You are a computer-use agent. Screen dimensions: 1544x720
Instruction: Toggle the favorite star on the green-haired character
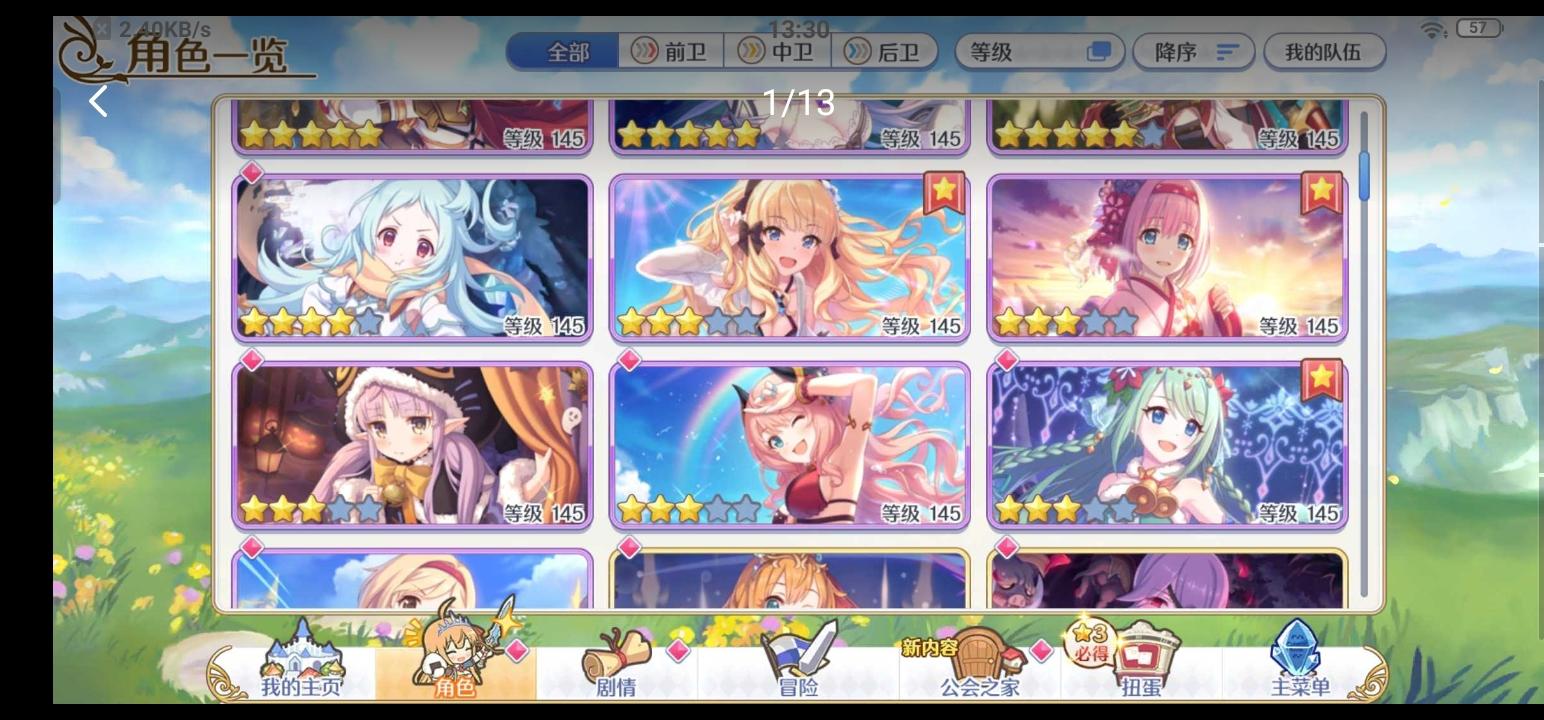click(x=1324, y=378)
